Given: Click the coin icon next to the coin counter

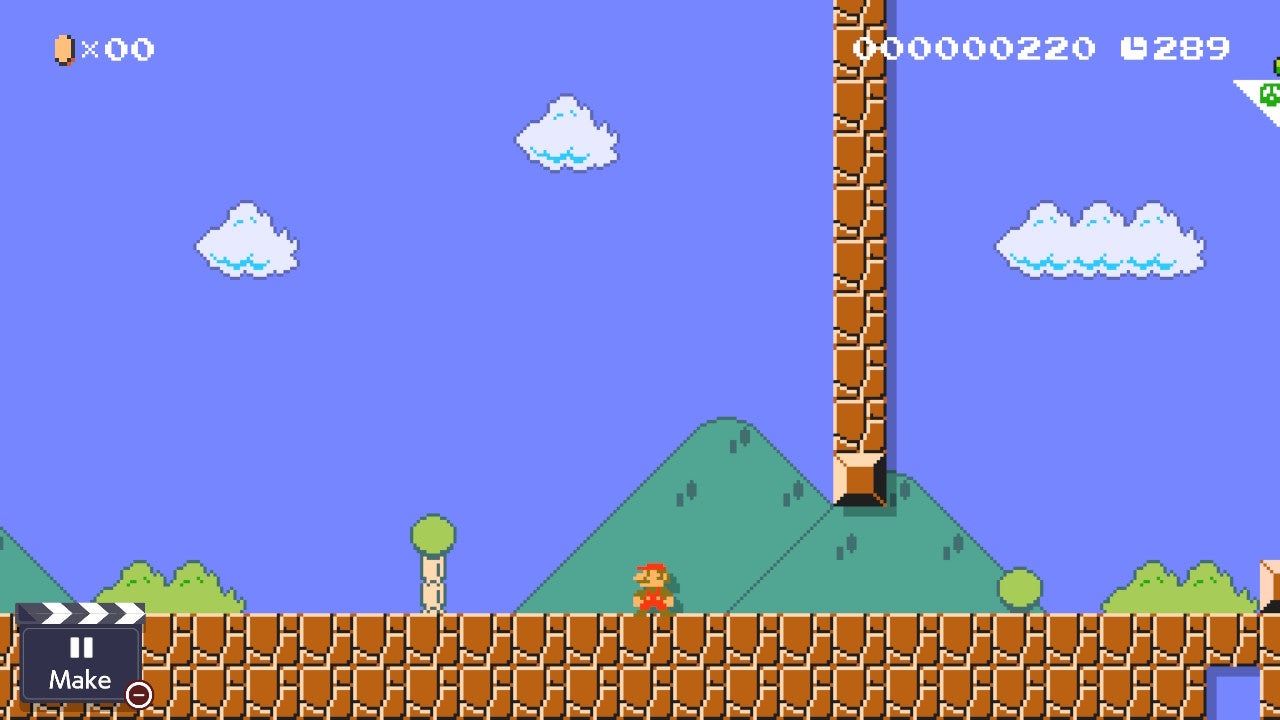Looking at the screenshot, I should [63, 49].
